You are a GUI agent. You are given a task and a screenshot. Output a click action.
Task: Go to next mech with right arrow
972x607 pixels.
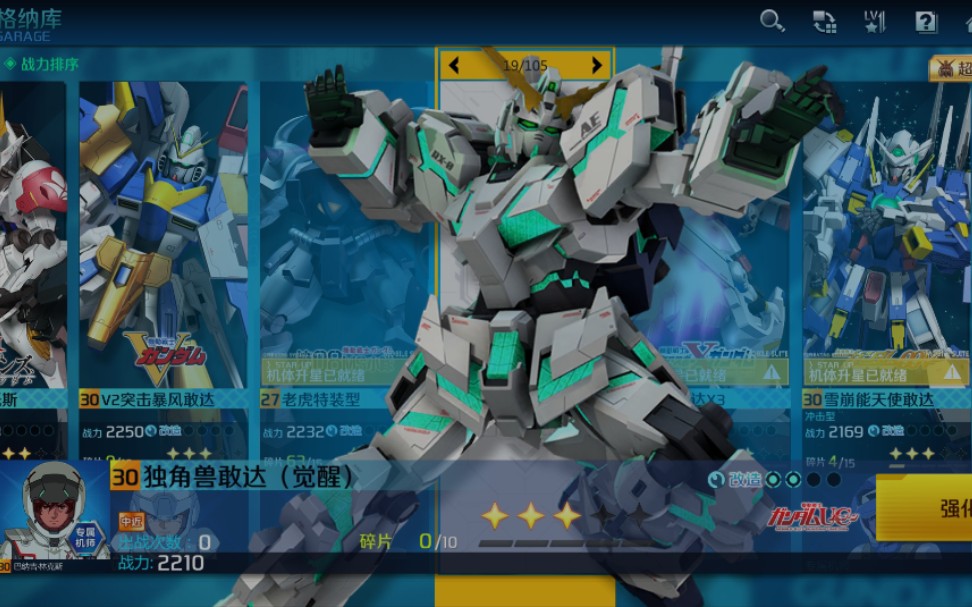tap(597, 66)
